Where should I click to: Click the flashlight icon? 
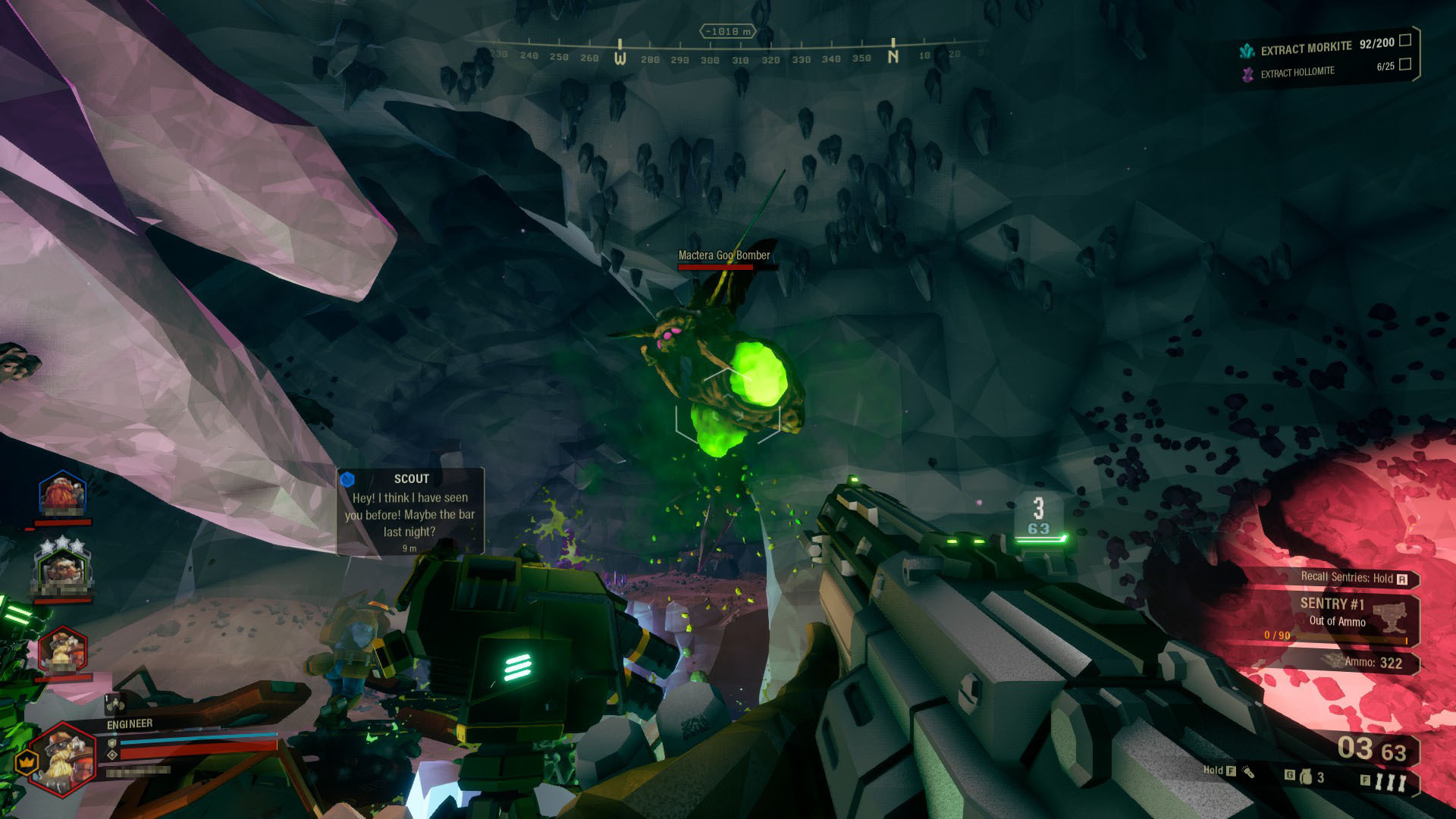(x=1247, y=772)
